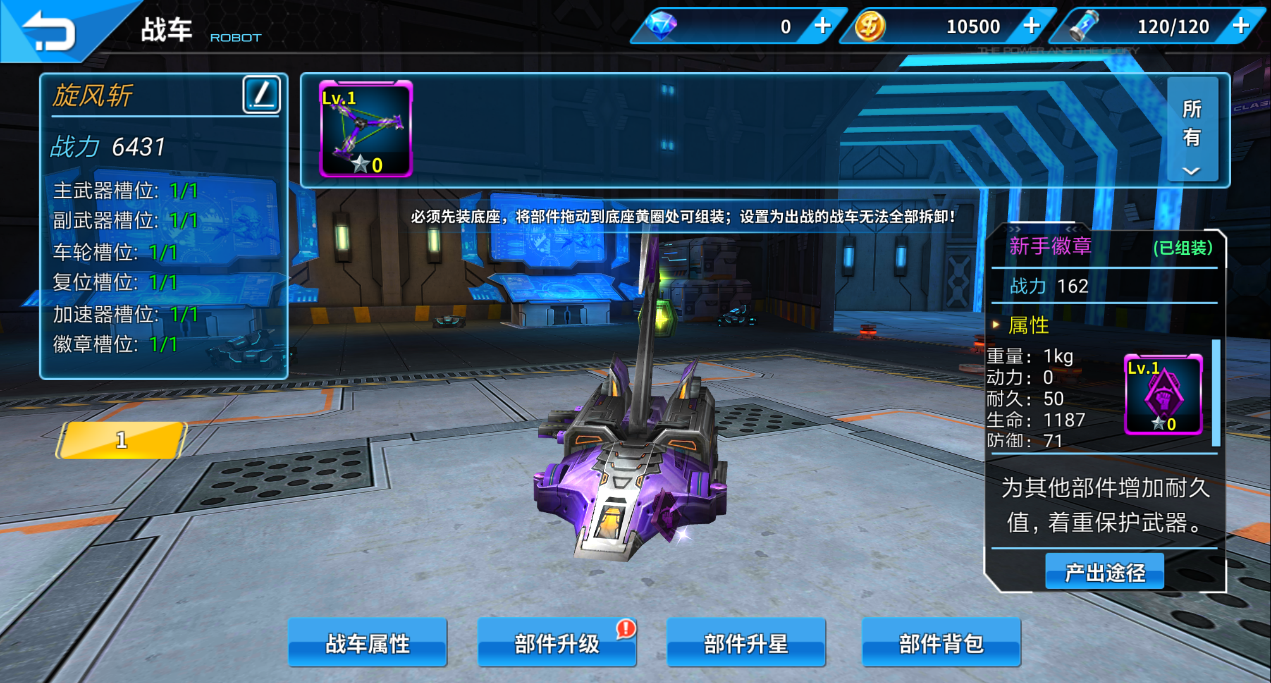Add more diamonds with plus button
The width and height of the screenshot is (1271, 683).
pyautogui.click(x=822, y=26)
